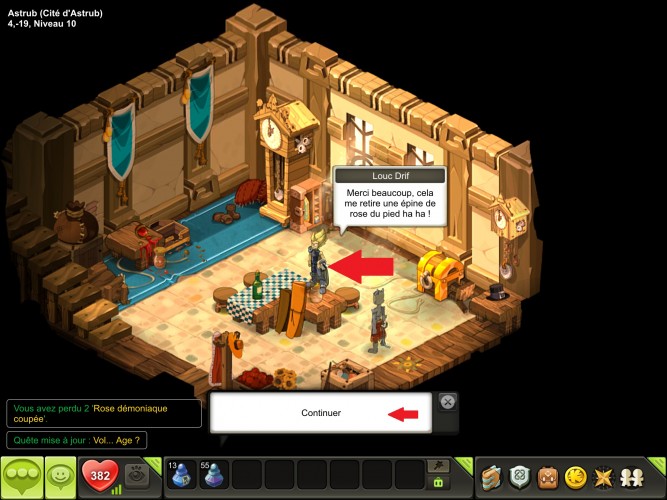
Task: Use the potion with 13 charges
Action: (x=182, y=475)
